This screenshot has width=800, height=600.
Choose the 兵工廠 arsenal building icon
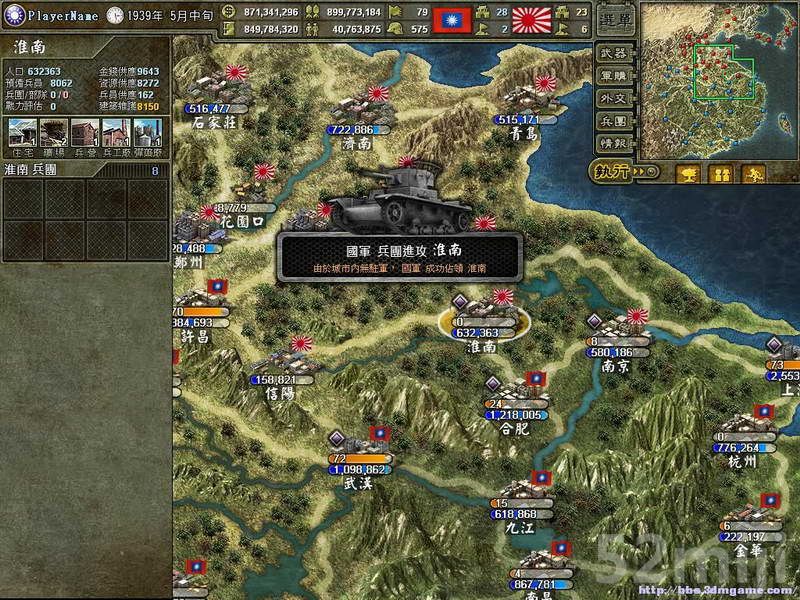(116, 132)
